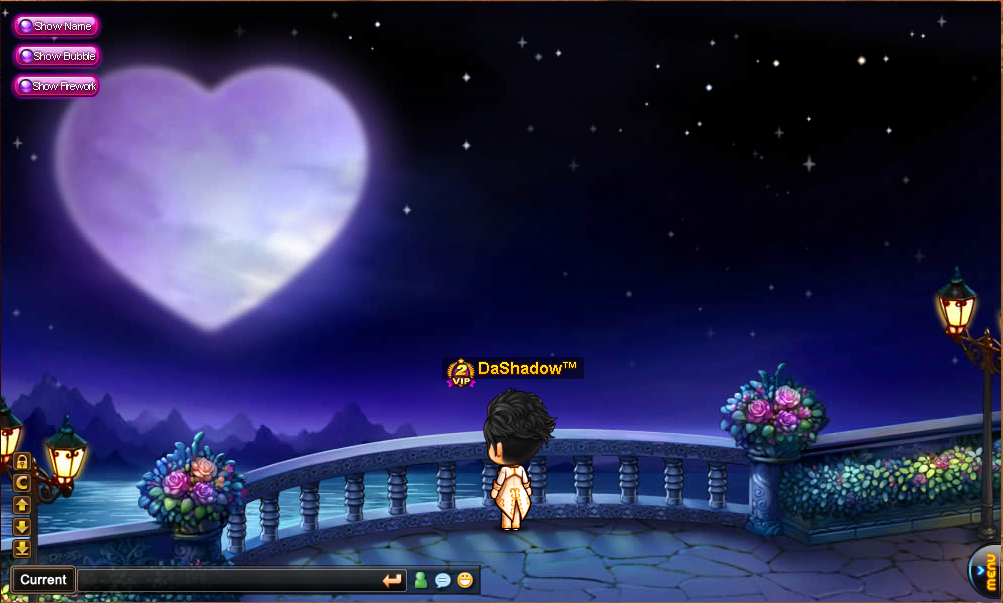
Task: Open the green person friends icon
Action: click(x=421, y=580)
